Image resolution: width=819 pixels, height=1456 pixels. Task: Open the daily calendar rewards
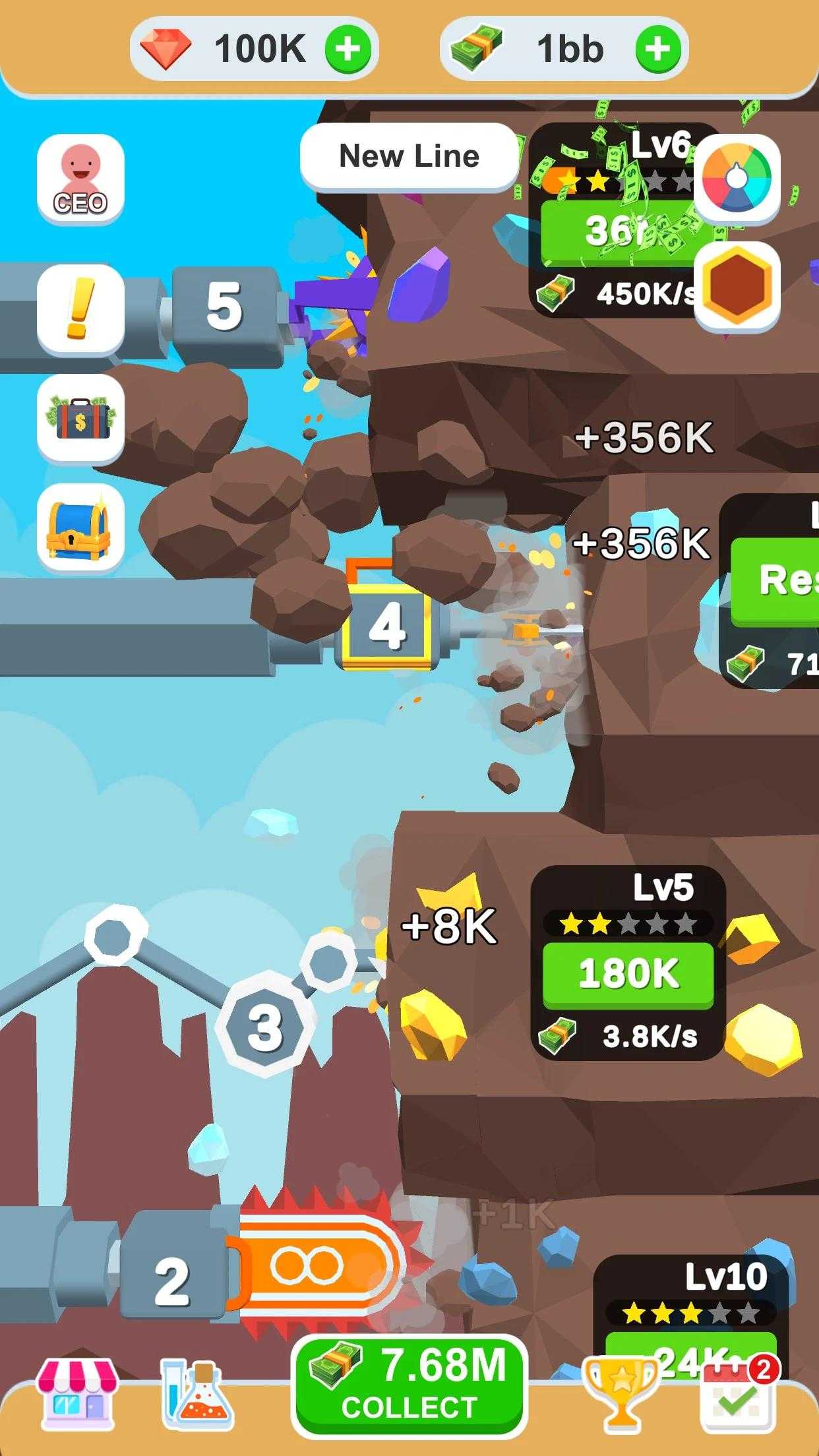[x=738, y=1395]
